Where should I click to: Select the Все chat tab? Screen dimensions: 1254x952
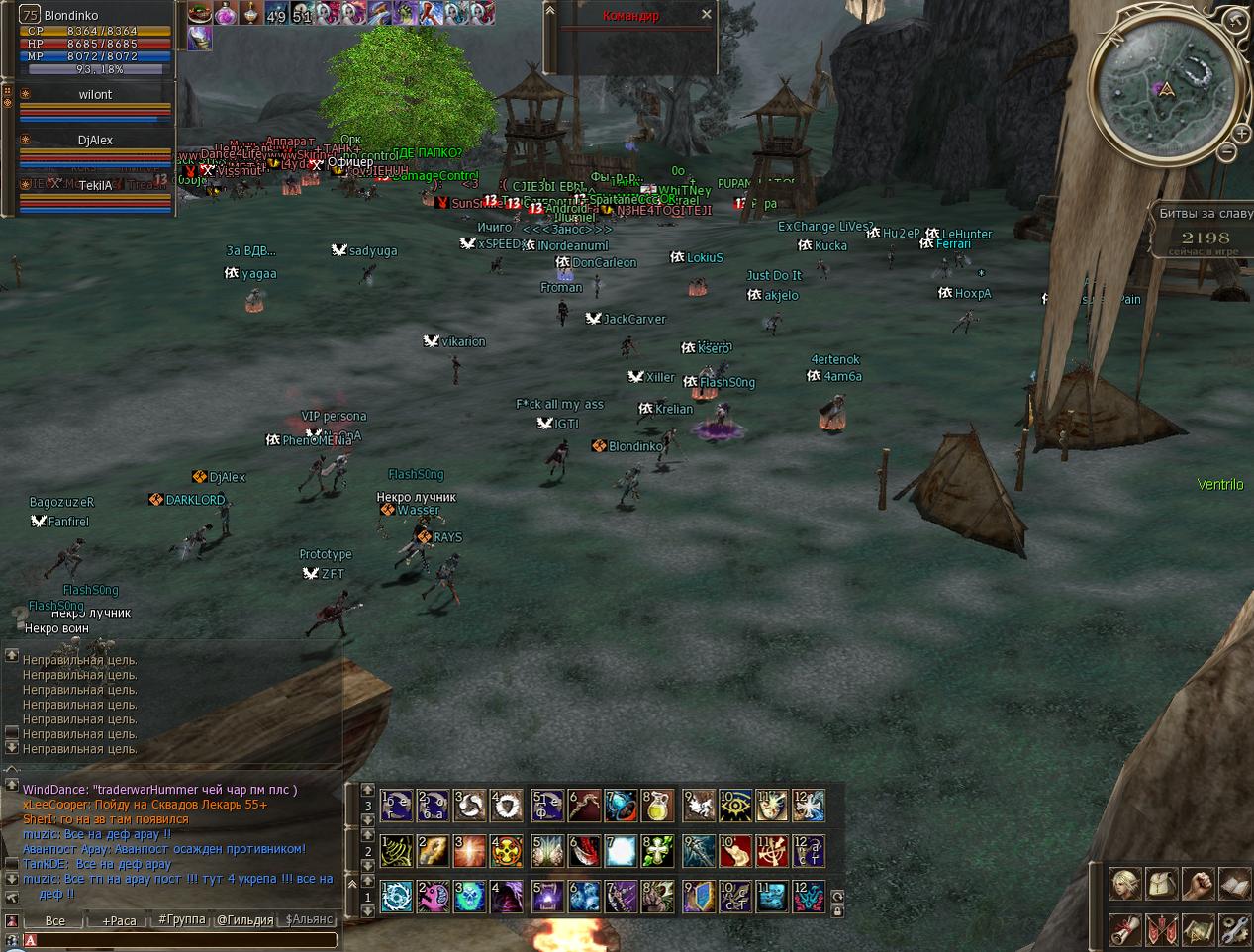(55, 920)
